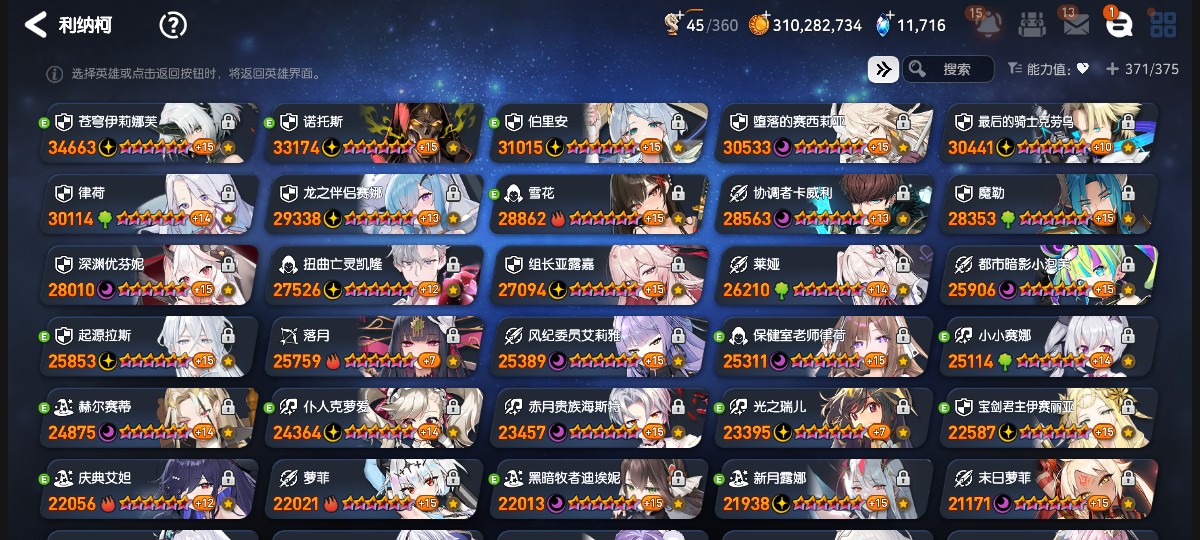Open the backpack inventory icon
The height and width of the screenshot is (540, 1200).
(1032, 25)
